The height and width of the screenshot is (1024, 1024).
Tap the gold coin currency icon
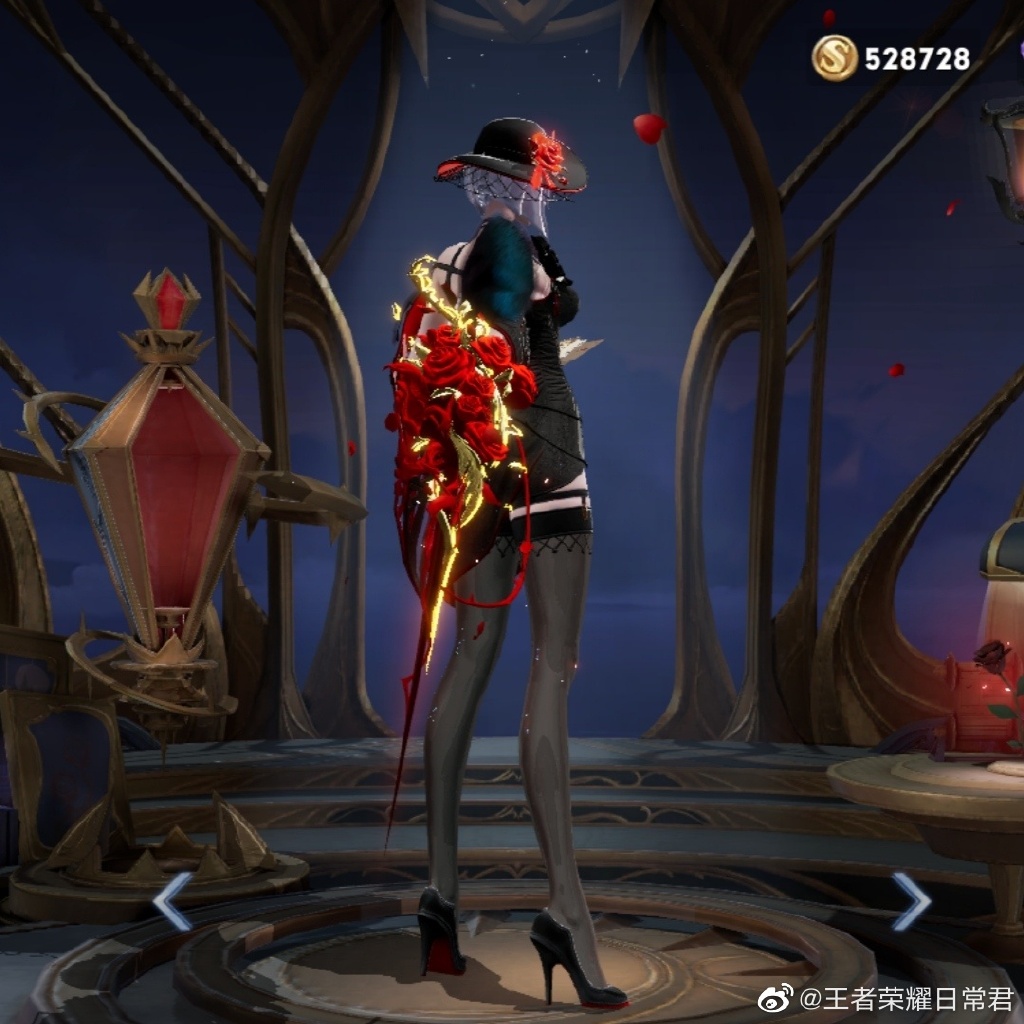coord(834,58)
